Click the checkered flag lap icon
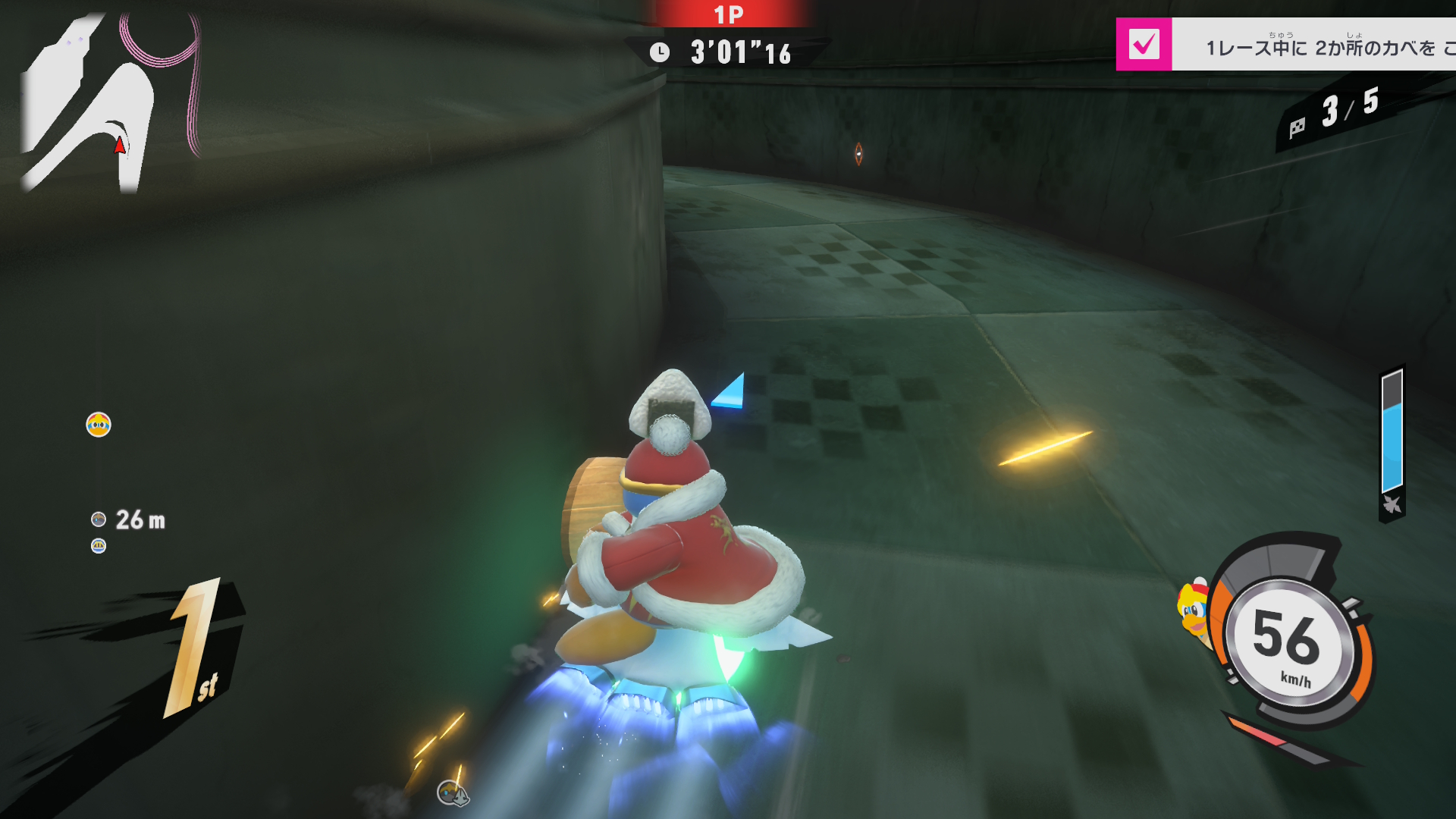 coord(1297,127)
